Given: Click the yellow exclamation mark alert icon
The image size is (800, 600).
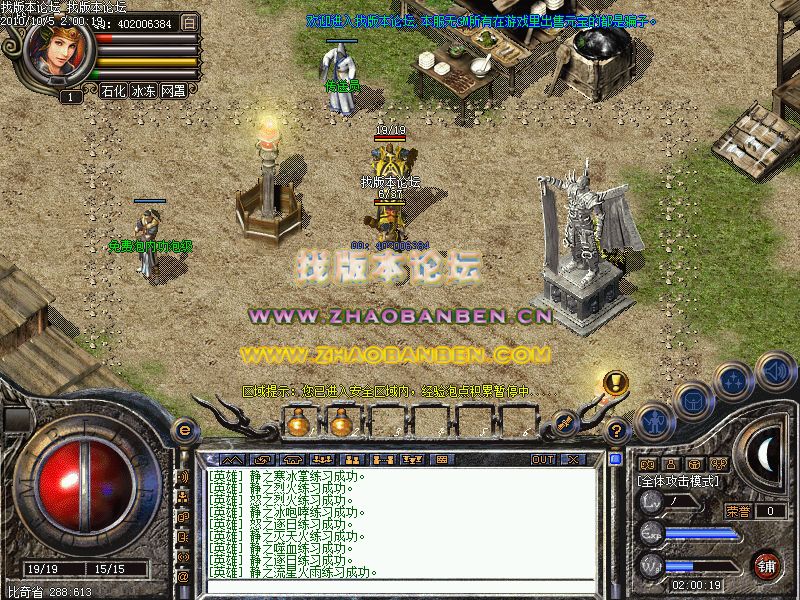Looking at the screenshot, I should pyautogui.click(x=615, y=382).
